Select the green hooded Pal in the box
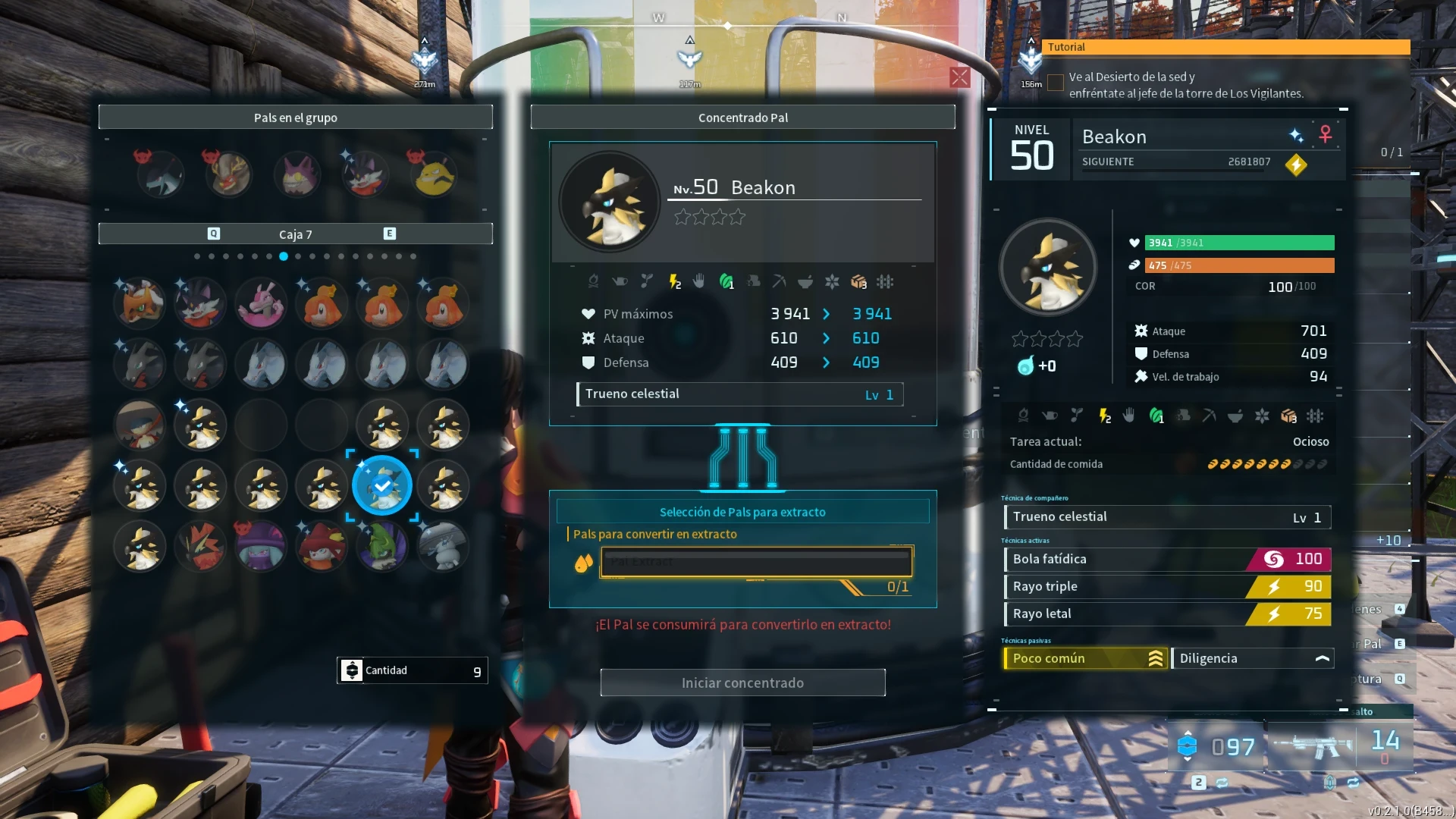 click(x=382, y=546)
